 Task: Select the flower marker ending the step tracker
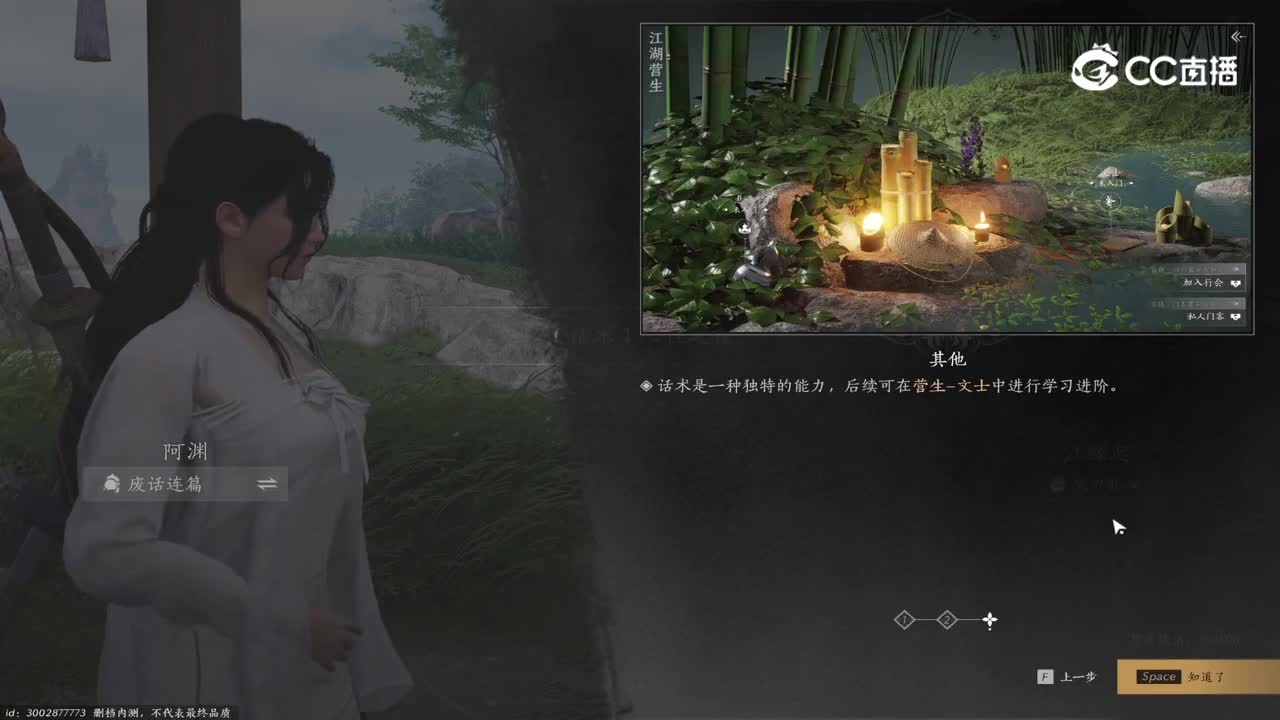989,620
